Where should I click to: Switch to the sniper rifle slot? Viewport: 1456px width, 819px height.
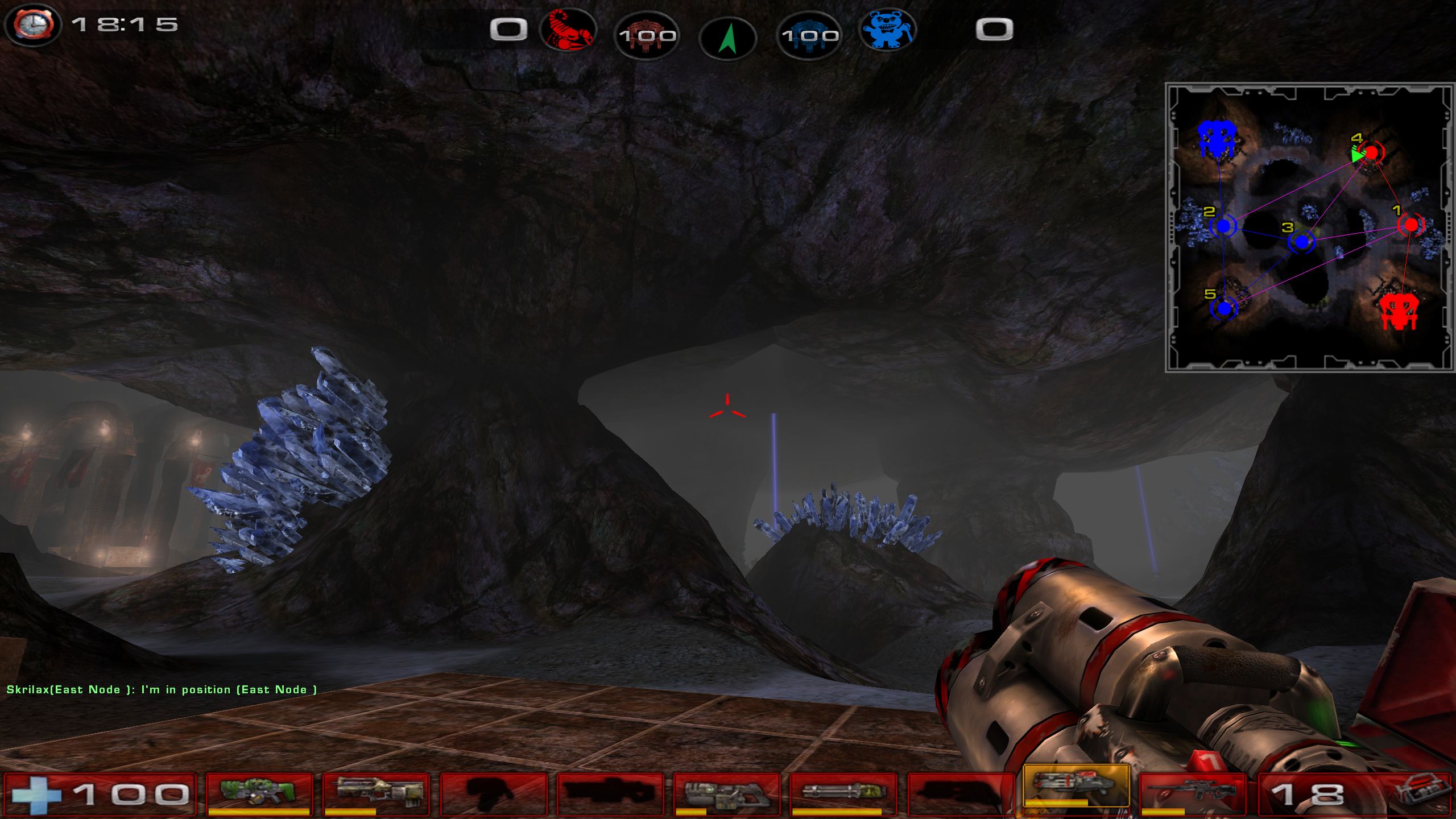click(x=1193, y=793)
